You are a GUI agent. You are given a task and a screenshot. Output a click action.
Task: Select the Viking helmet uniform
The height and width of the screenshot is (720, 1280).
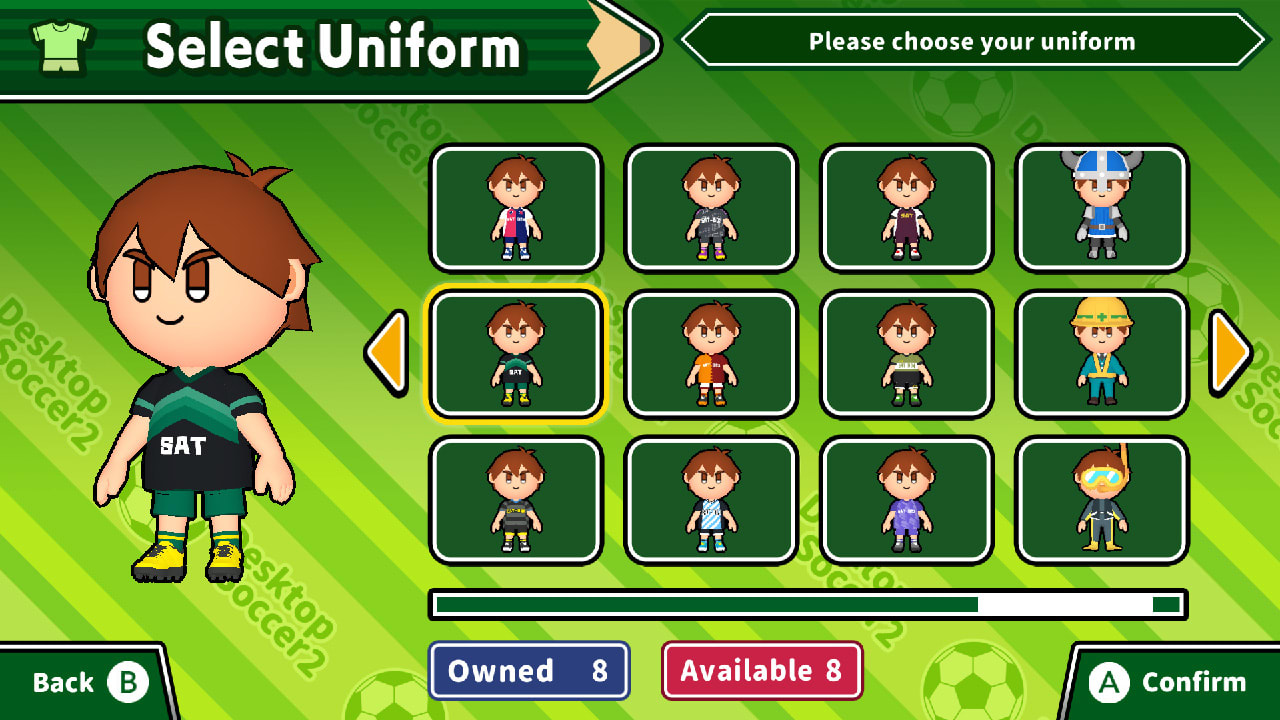[1100, 207]
